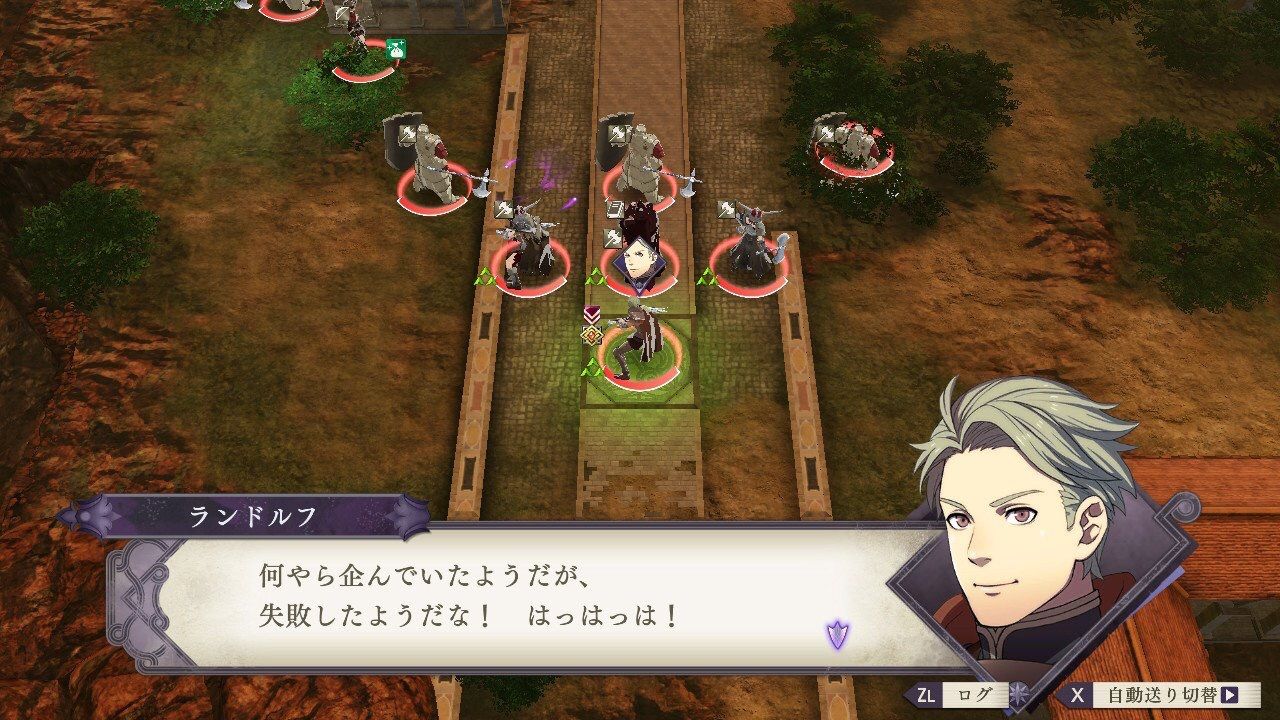1280x720 pixels.
Task: Select the axe icon on the top-right armored enemy
Action: click(x=827, y=133)
